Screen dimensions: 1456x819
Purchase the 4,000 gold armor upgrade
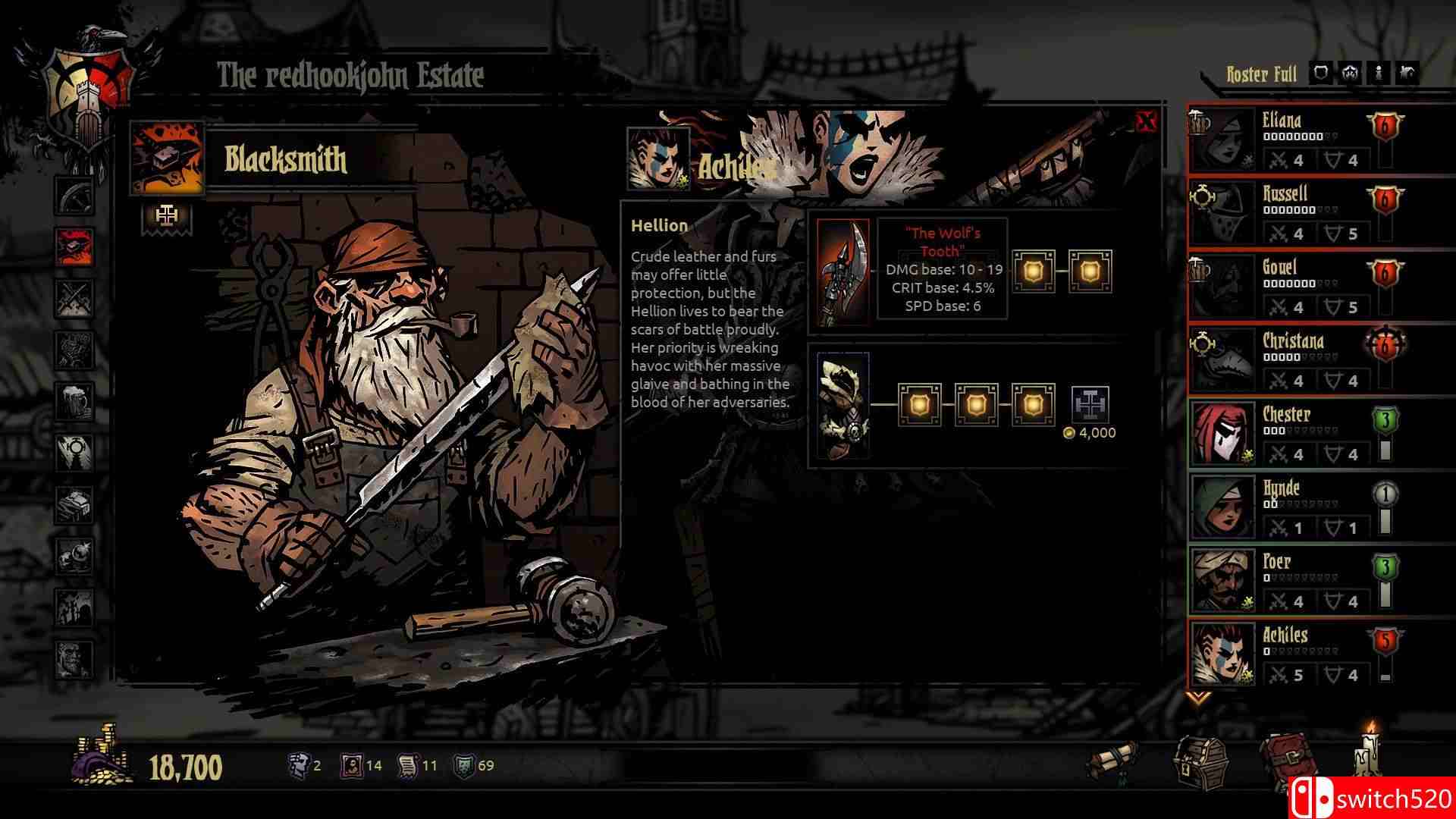tap(1090, 403)
